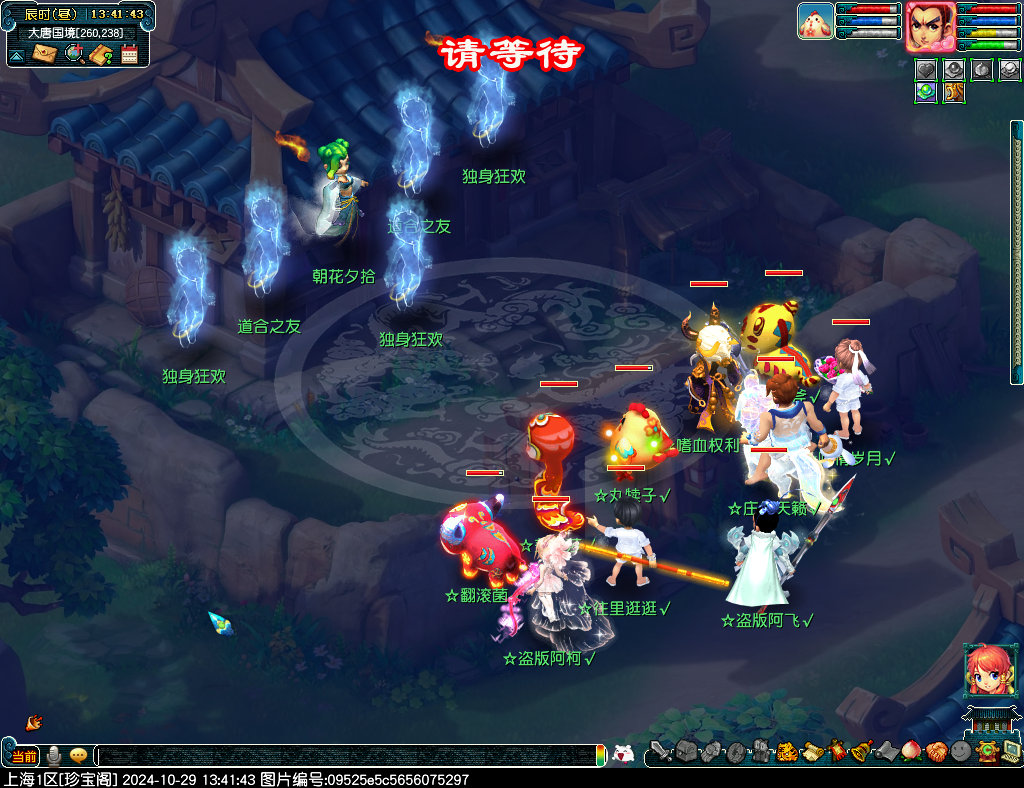Image resolution: width=1024 pixels, height=788 pixels.
Task: Open the computer system settings icon
Action: click(x=1011, y=751)
